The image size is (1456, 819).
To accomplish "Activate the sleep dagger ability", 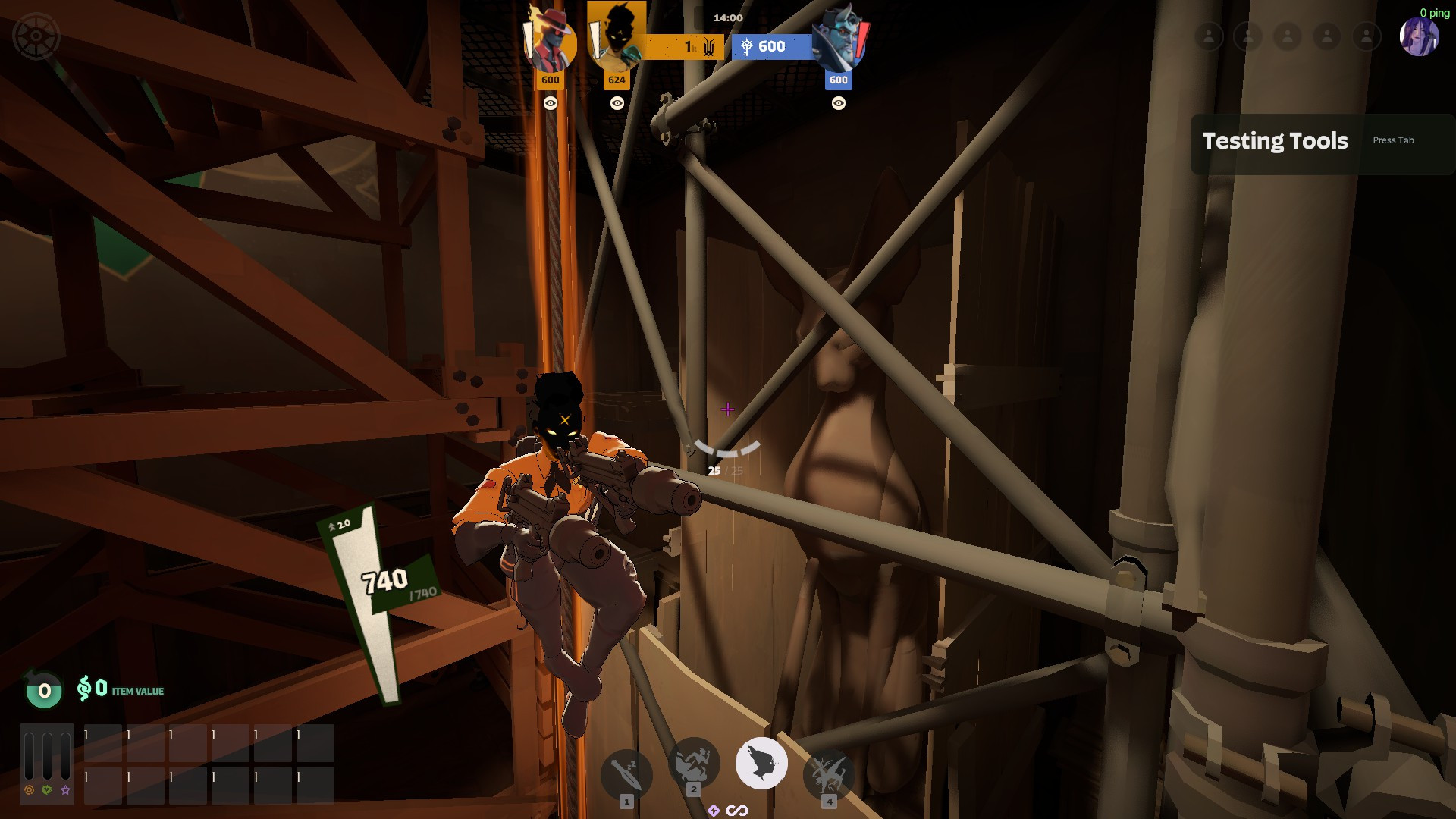I will tap(626, 773).
